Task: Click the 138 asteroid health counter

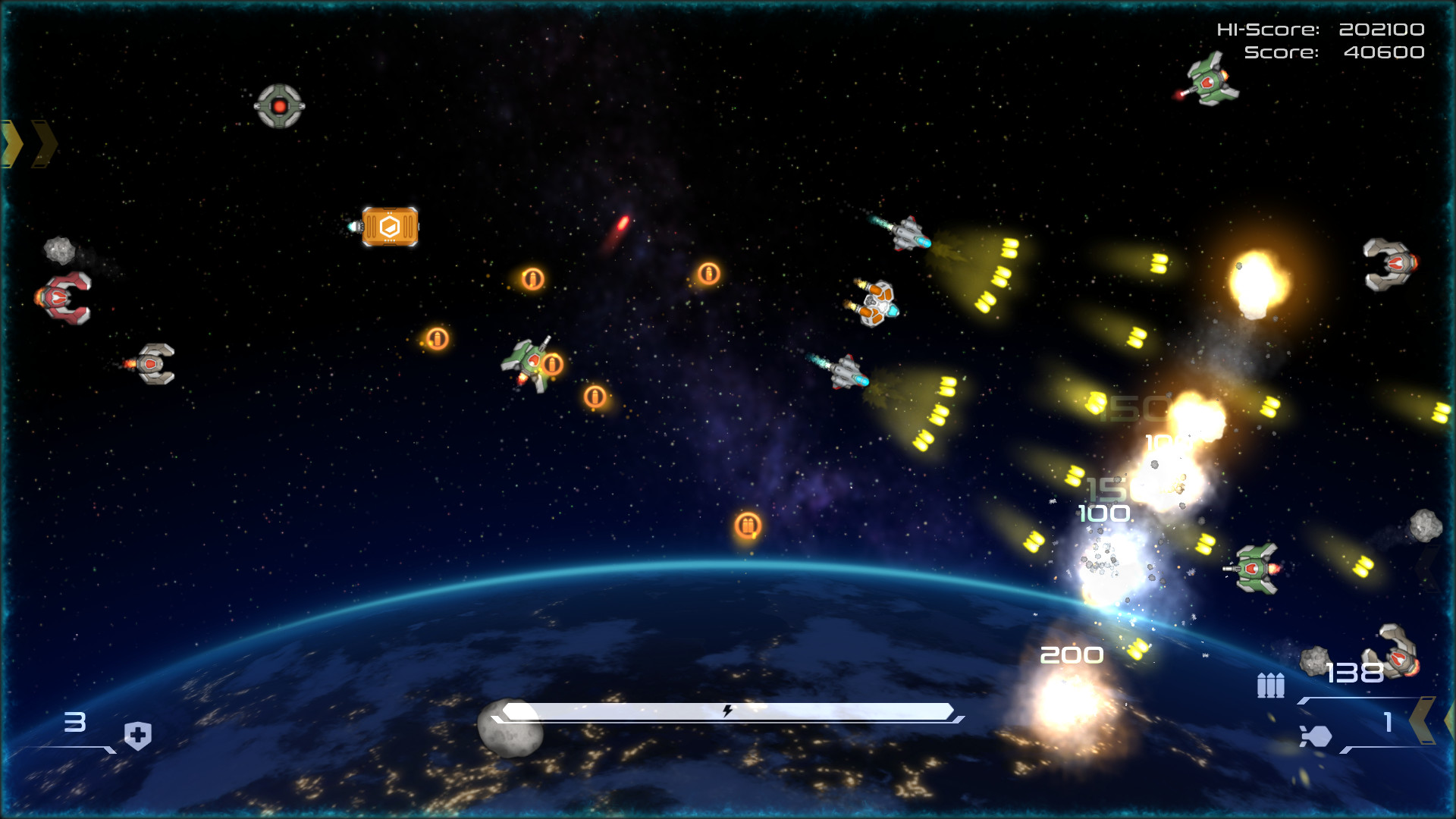Action: tap(1355, 672)
